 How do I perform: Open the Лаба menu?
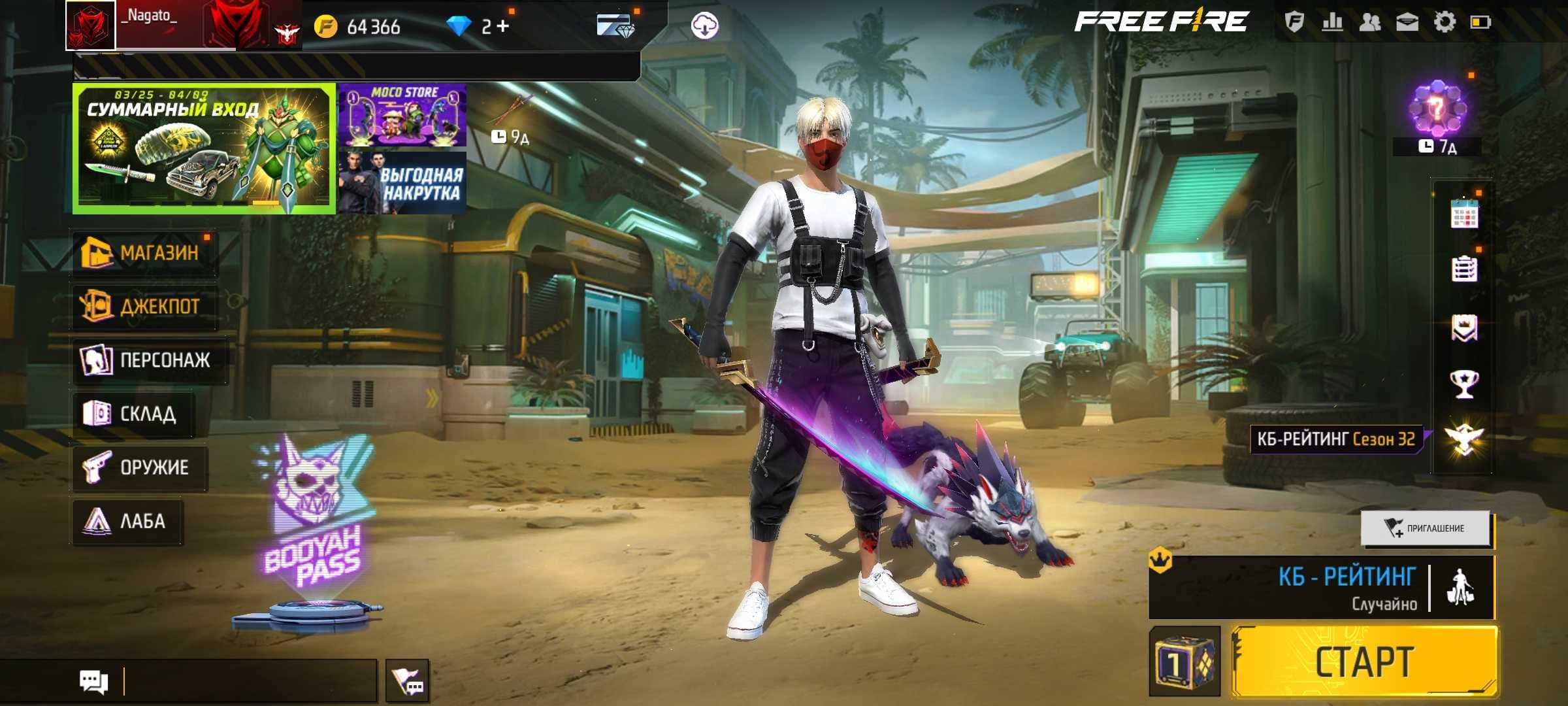(x=127, y=521)
